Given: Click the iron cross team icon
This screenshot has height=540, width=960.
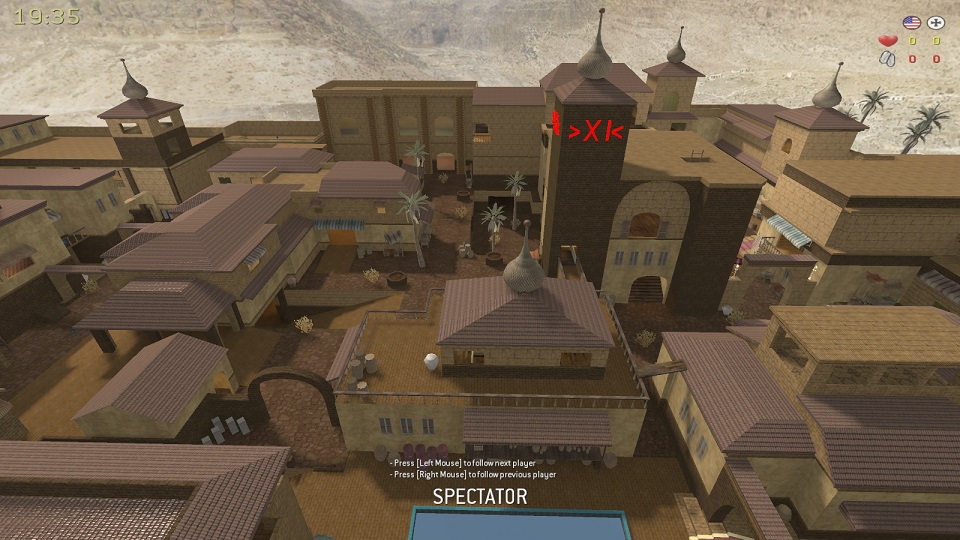Looking at the screenshot, I should coord(936,22).
